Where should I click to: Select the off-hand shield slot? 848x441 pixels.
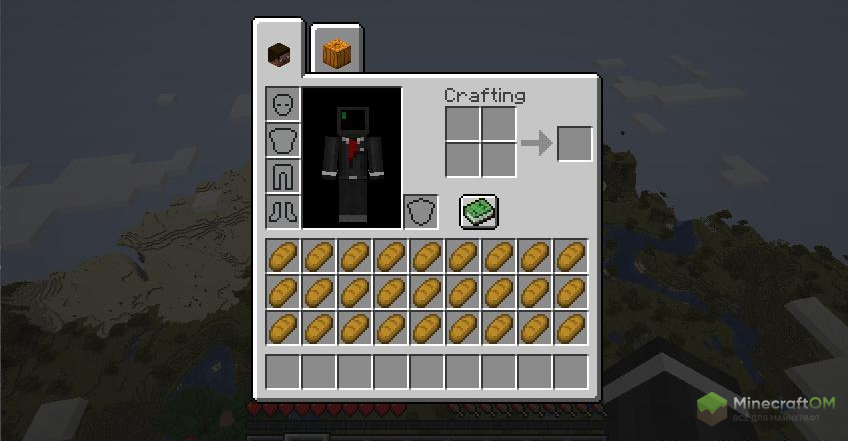pos(420,211)
